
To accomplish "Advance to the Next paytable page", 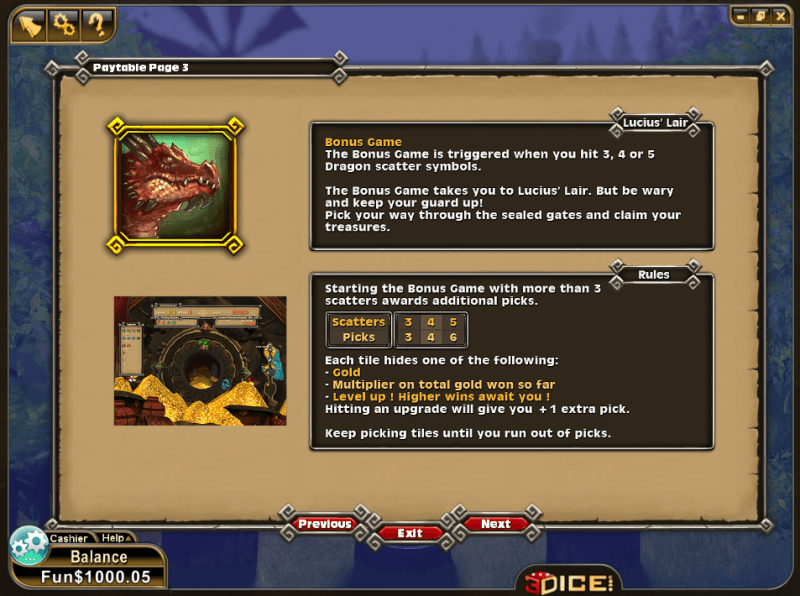I will coord(495,524).
